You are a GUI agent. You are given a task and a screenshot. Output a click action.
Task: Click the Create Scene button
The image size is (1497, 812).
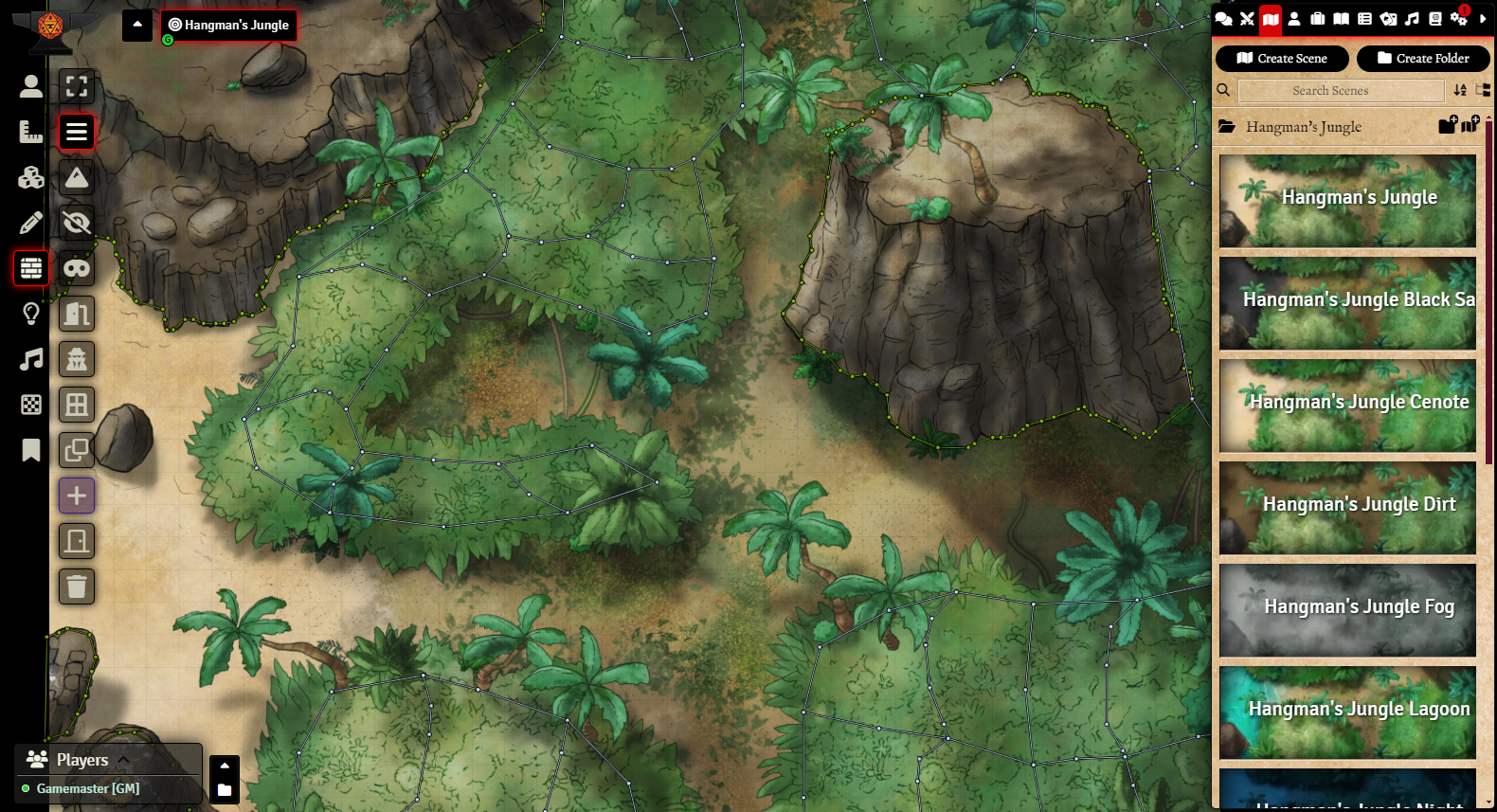[1281, 59]
